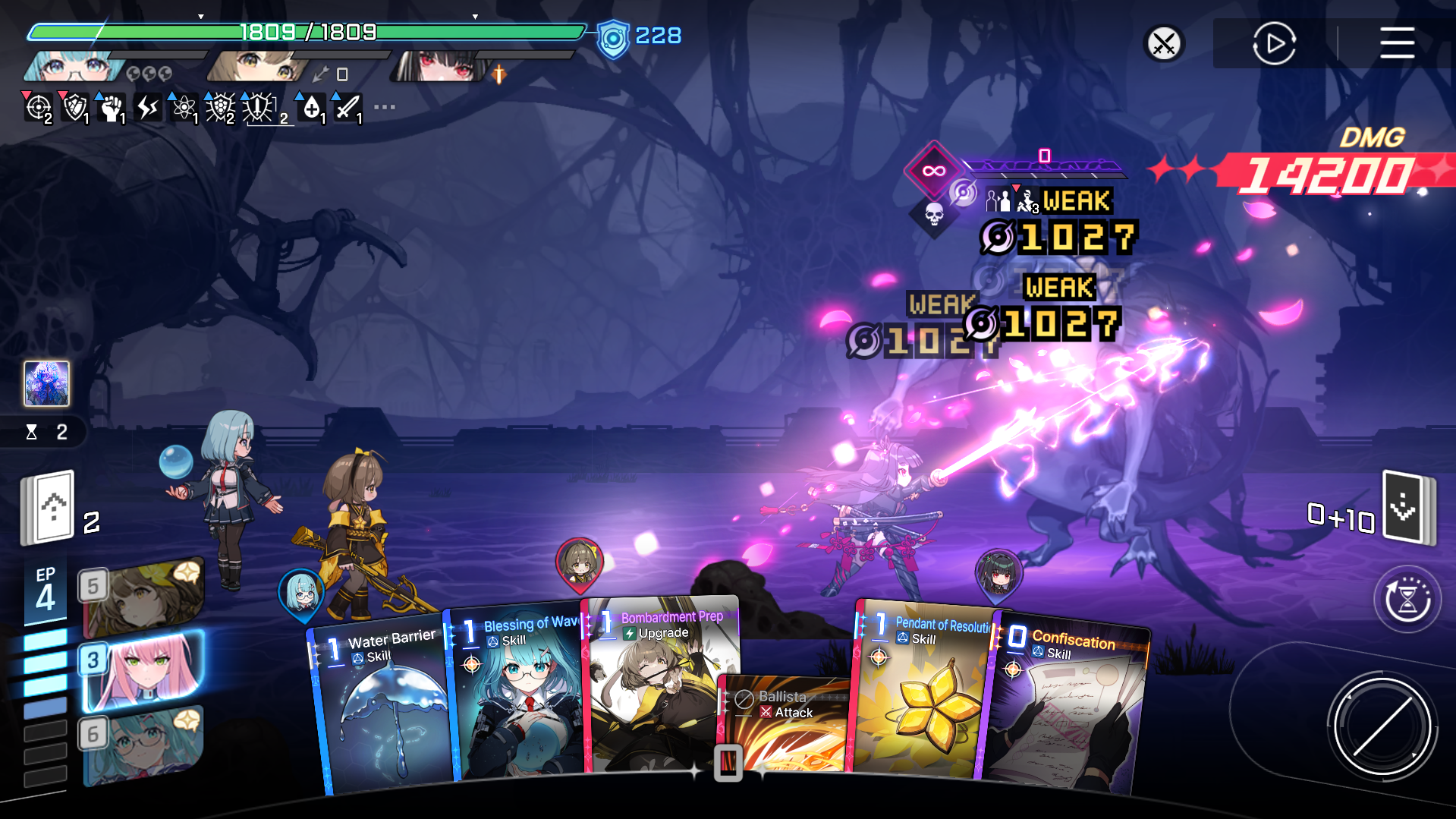Viewport: 1456px width, 819px height.
Task: Select the teal-haired character ego skill costing 6
Action: click(x=143, y=745)
